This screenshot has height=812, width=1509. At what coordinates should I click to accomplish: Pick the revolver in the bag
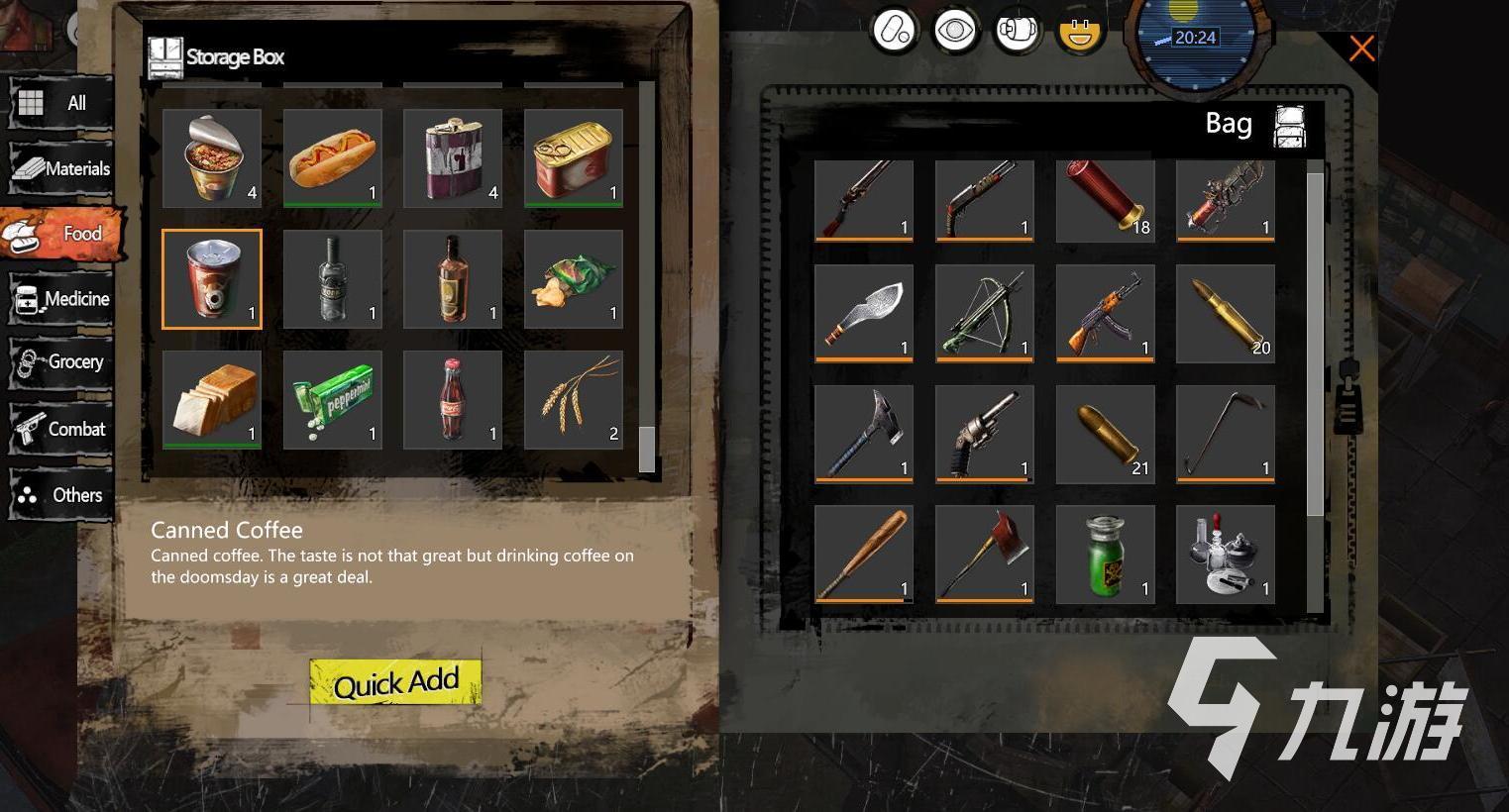coord(985,434)
